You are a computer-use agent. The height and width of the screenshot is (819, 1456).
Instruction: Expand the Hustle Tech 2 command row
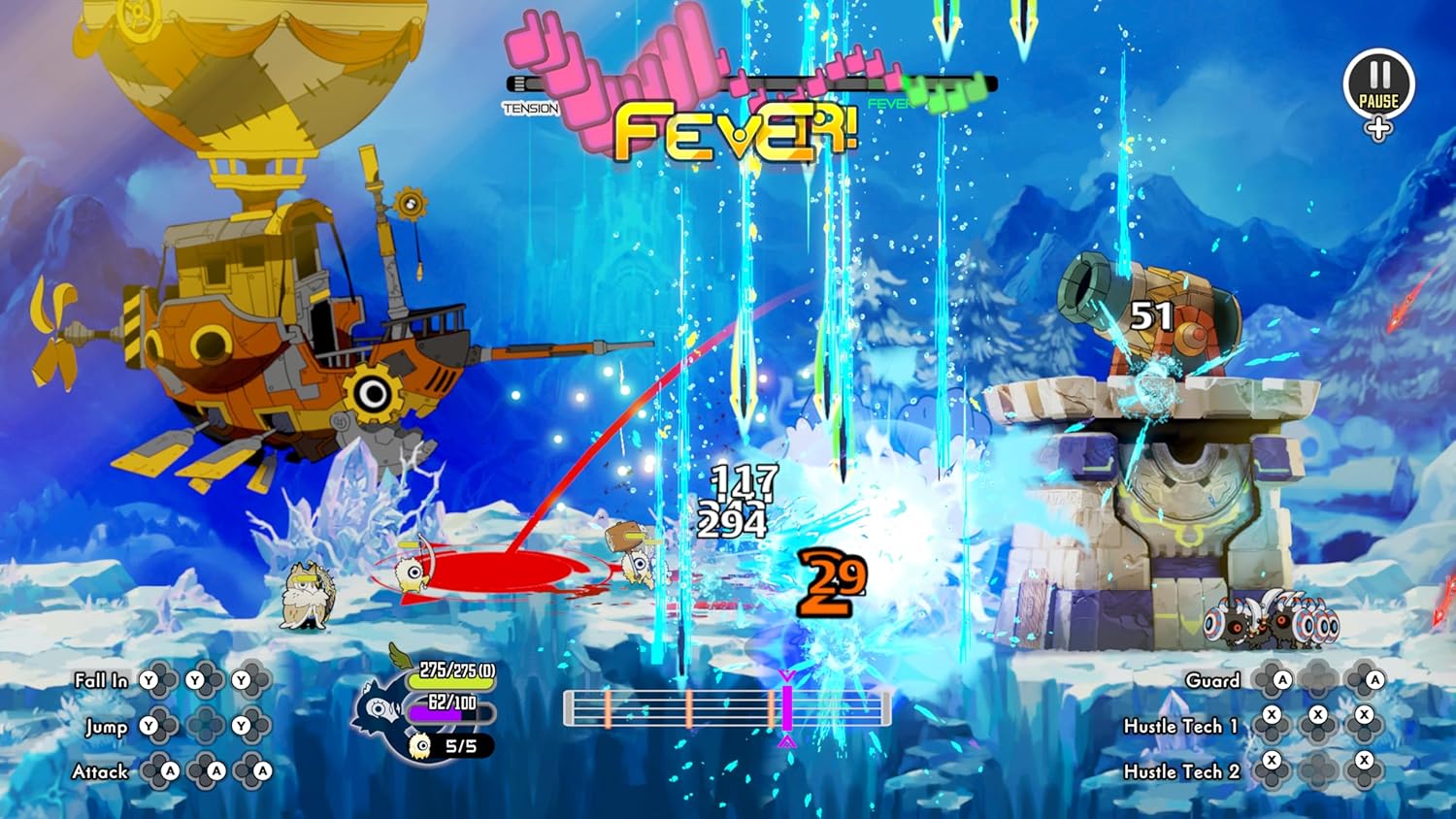coord(1182,770)
